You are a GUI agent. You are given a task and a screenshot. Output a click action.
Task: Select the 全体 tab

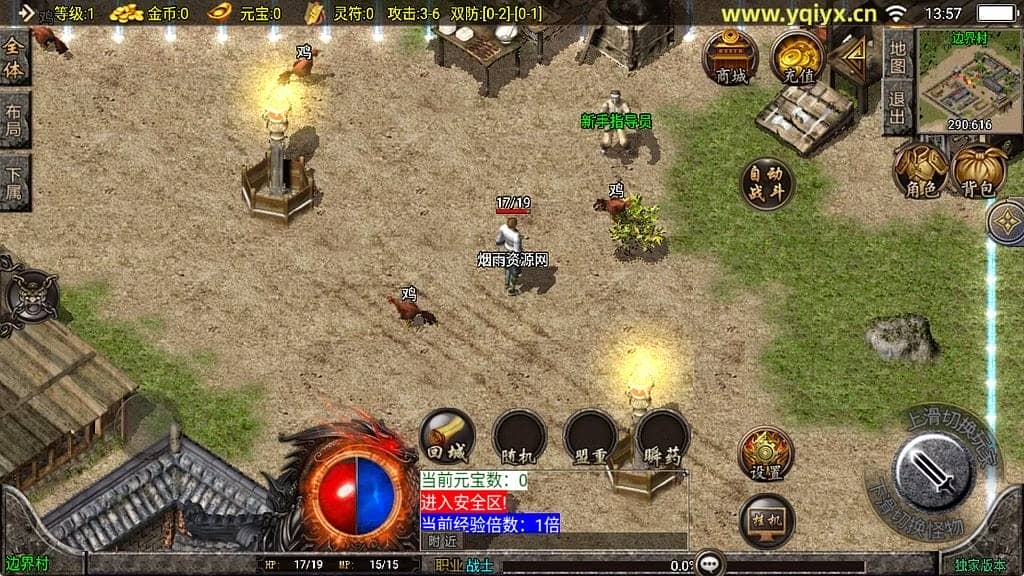coord(14,57)
